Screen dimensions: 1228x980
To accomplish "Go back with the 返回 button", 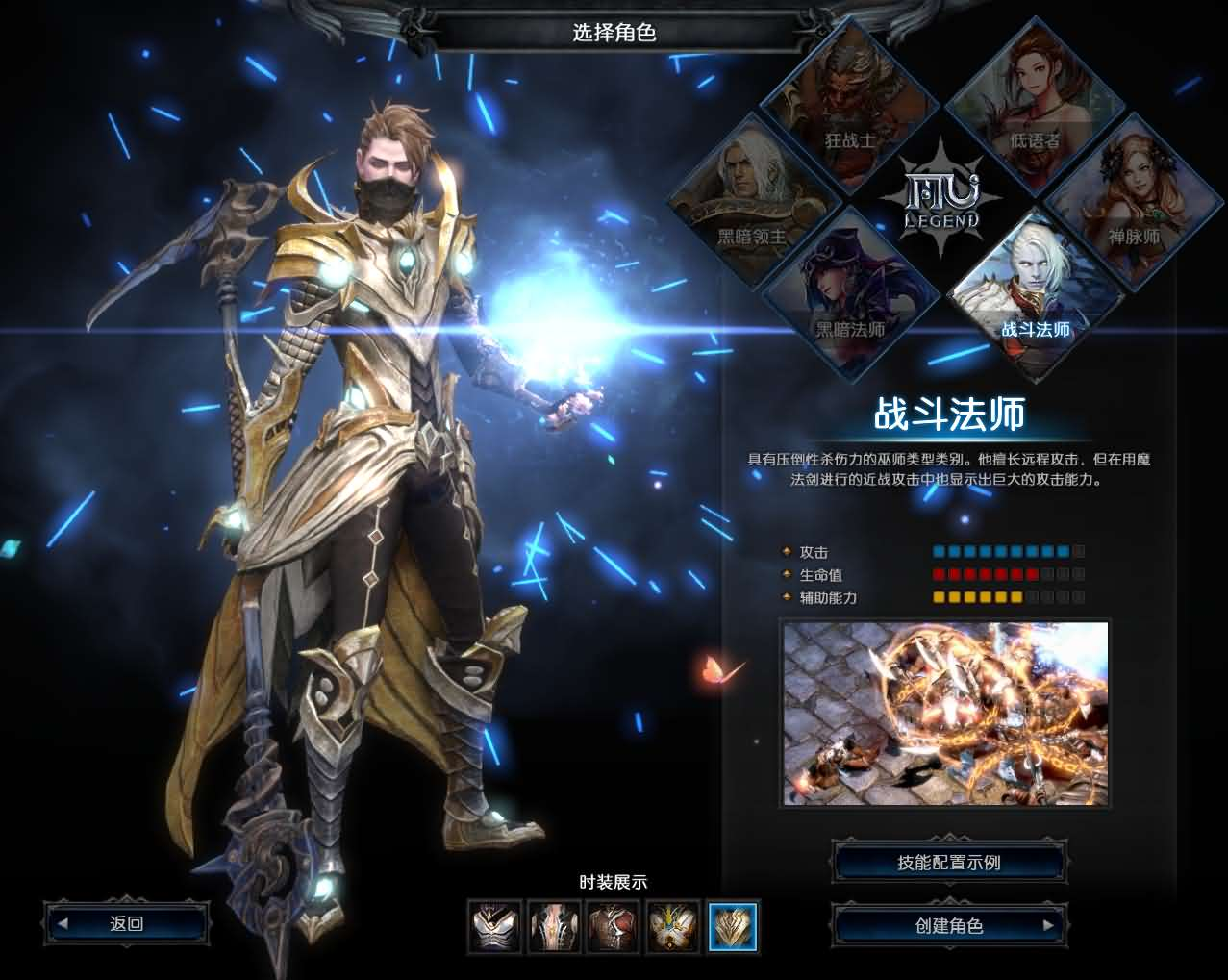I will click(x=126, y=924).
